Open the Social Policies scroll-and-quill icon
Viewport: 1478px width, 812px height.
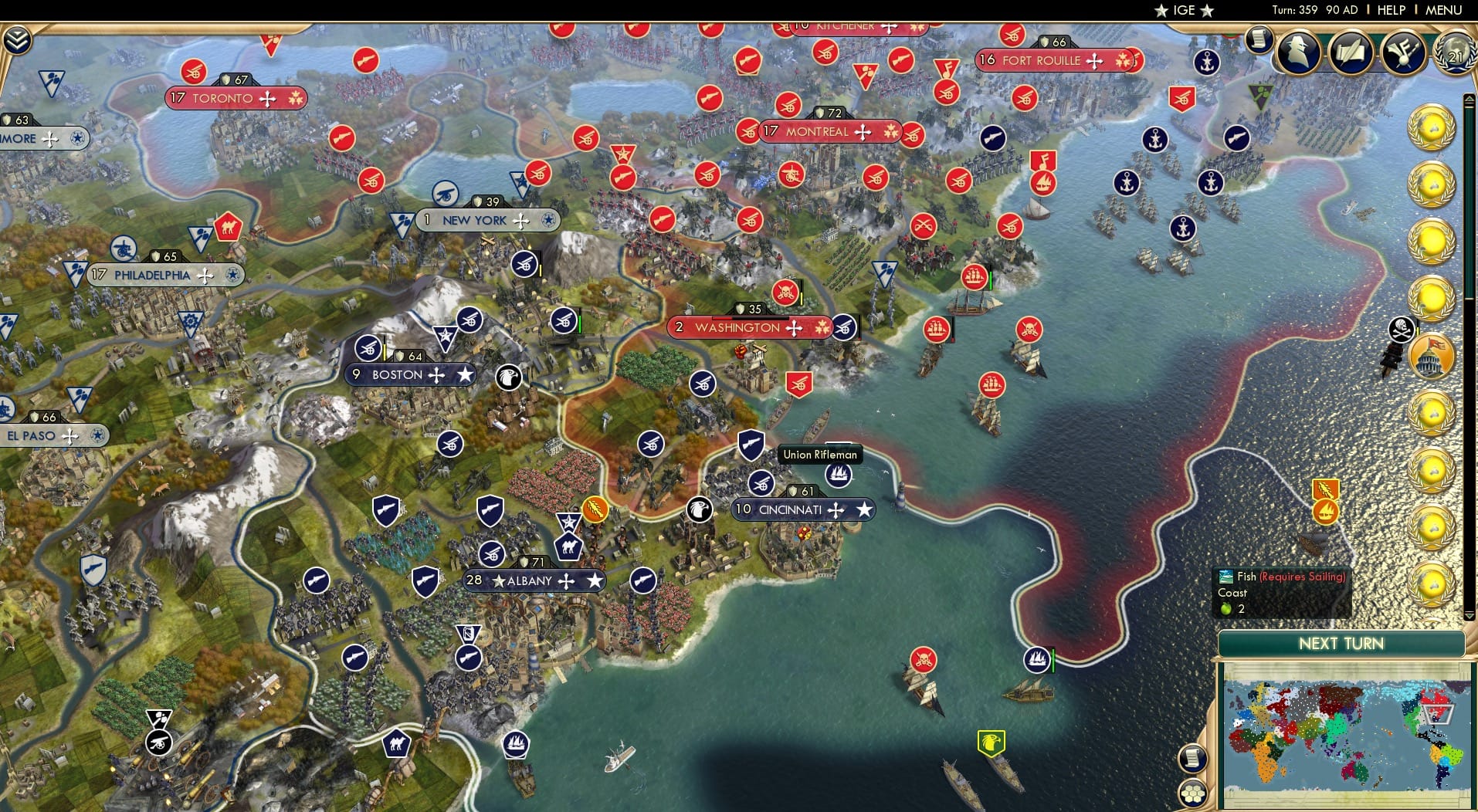[1351, 52]
